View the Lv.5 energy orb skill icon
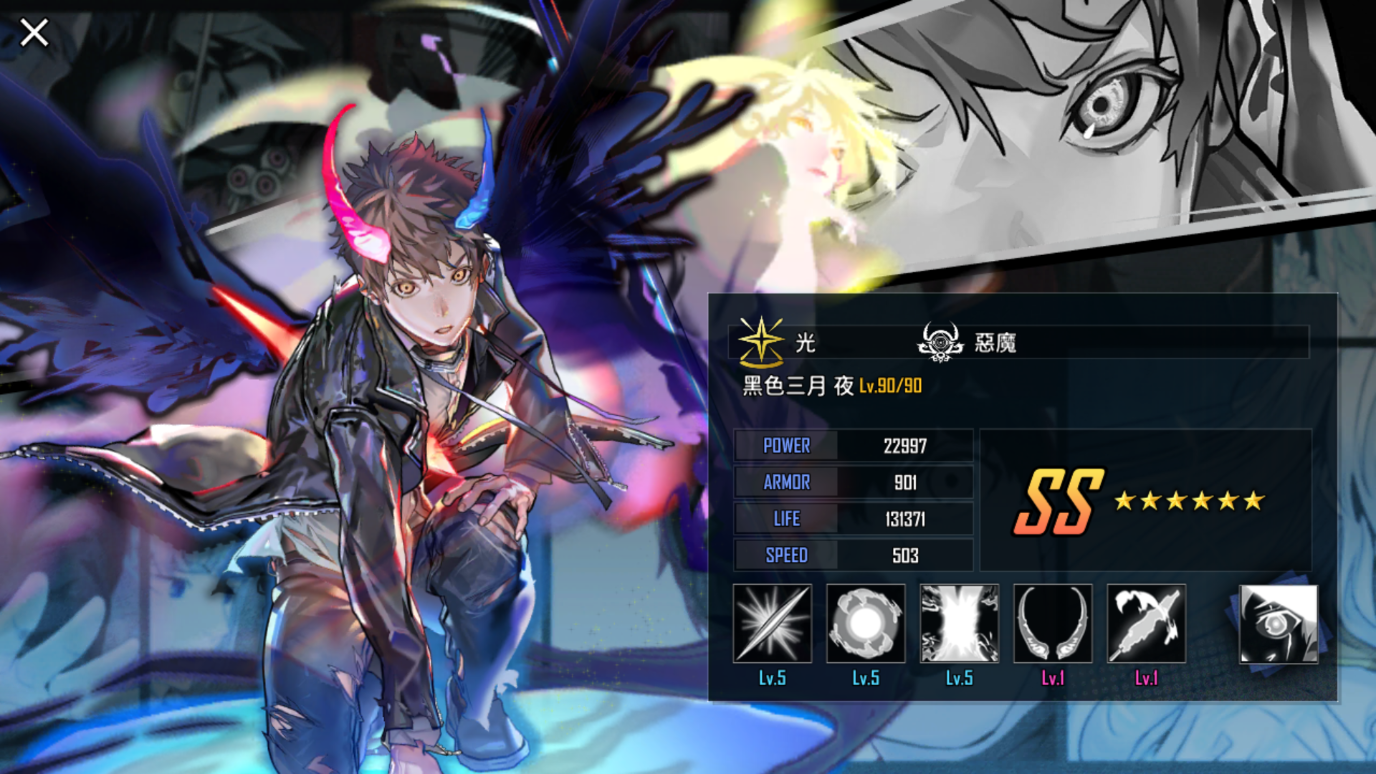The height and width of the screenshot is (774, 1376). 864,625
